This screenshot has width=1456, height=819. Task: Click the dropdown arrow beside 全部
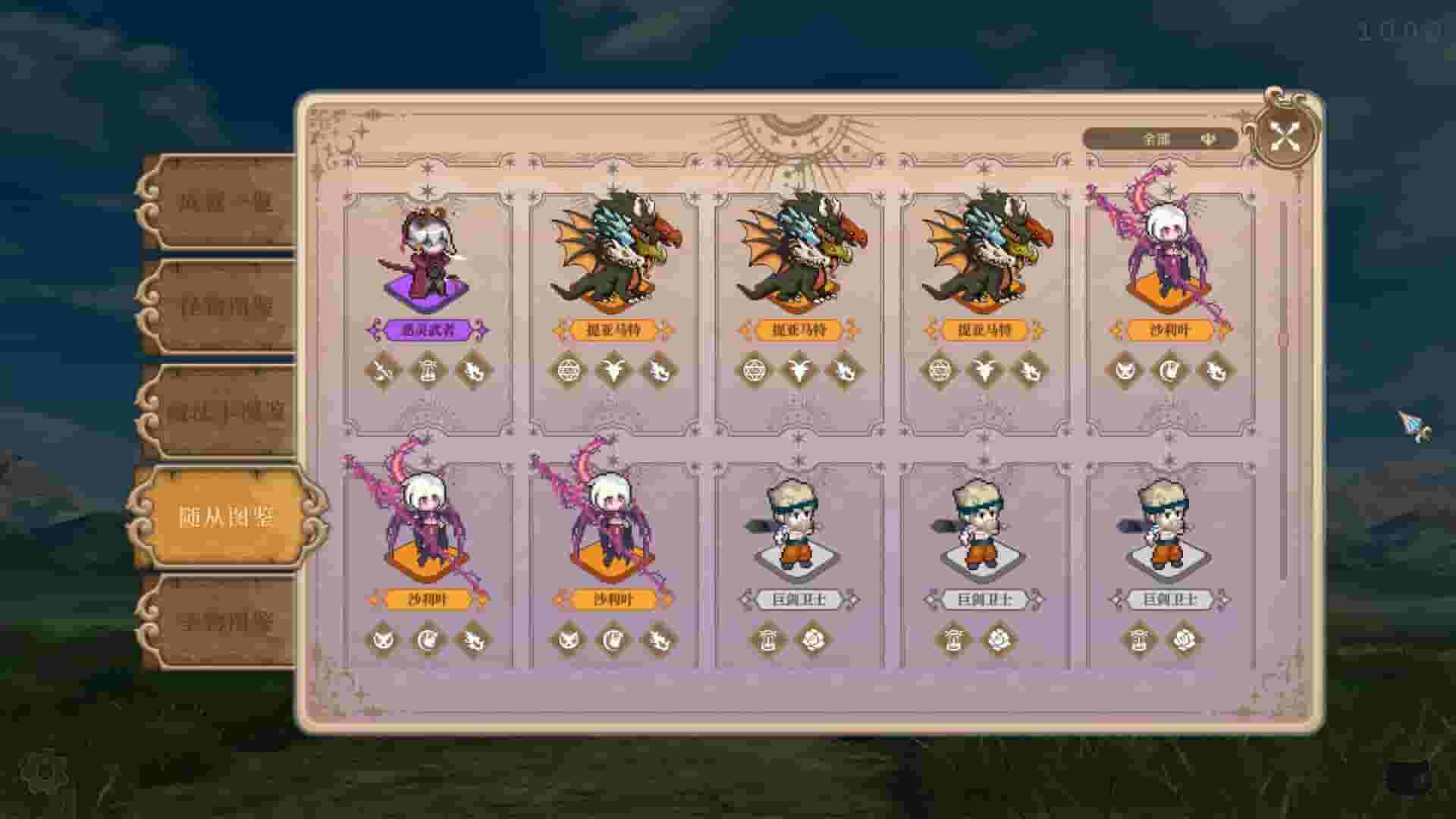click(1208, 137)
